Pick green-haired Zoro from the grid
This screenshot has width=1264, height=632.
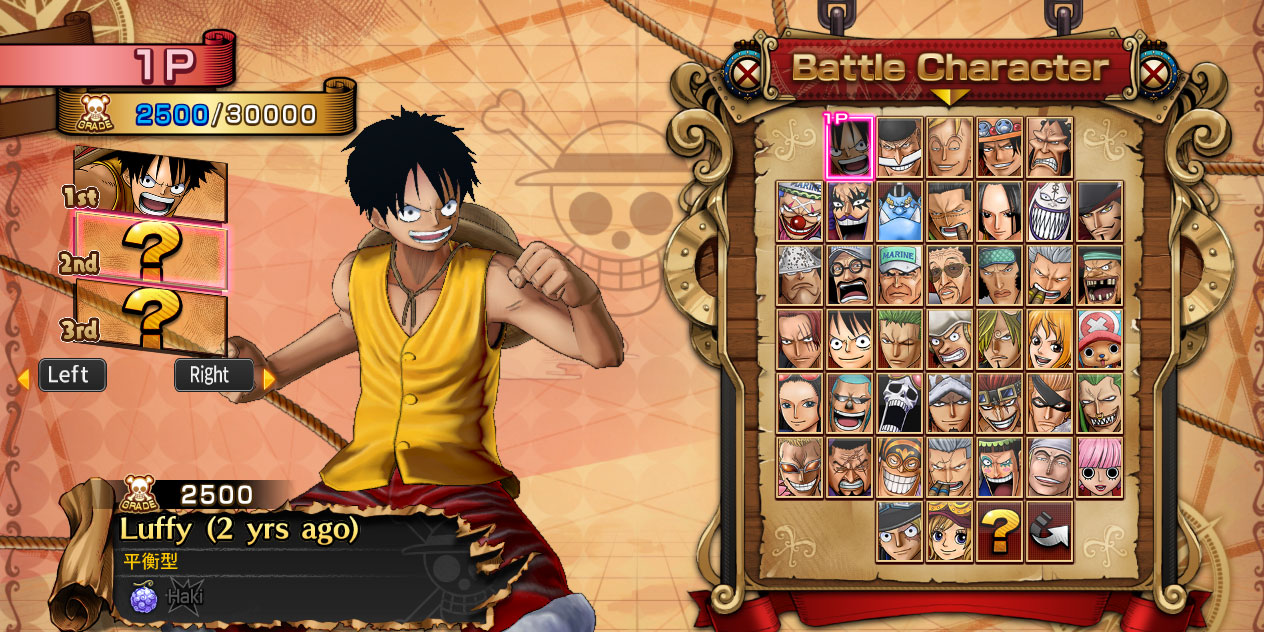click(x=899, y=339)
